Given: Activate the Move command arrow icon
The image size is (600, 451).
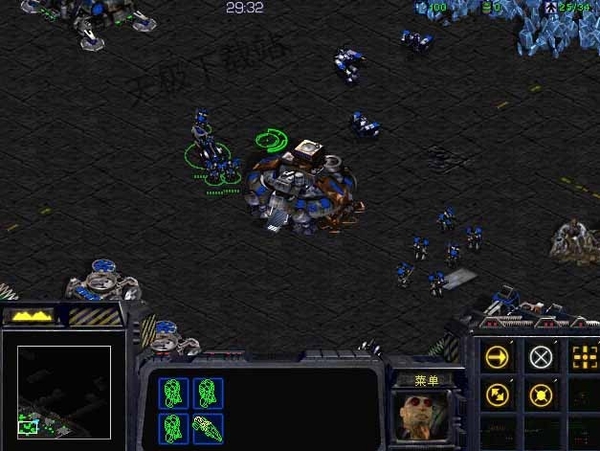Looking at the screenshot, I should coord(497,357).
